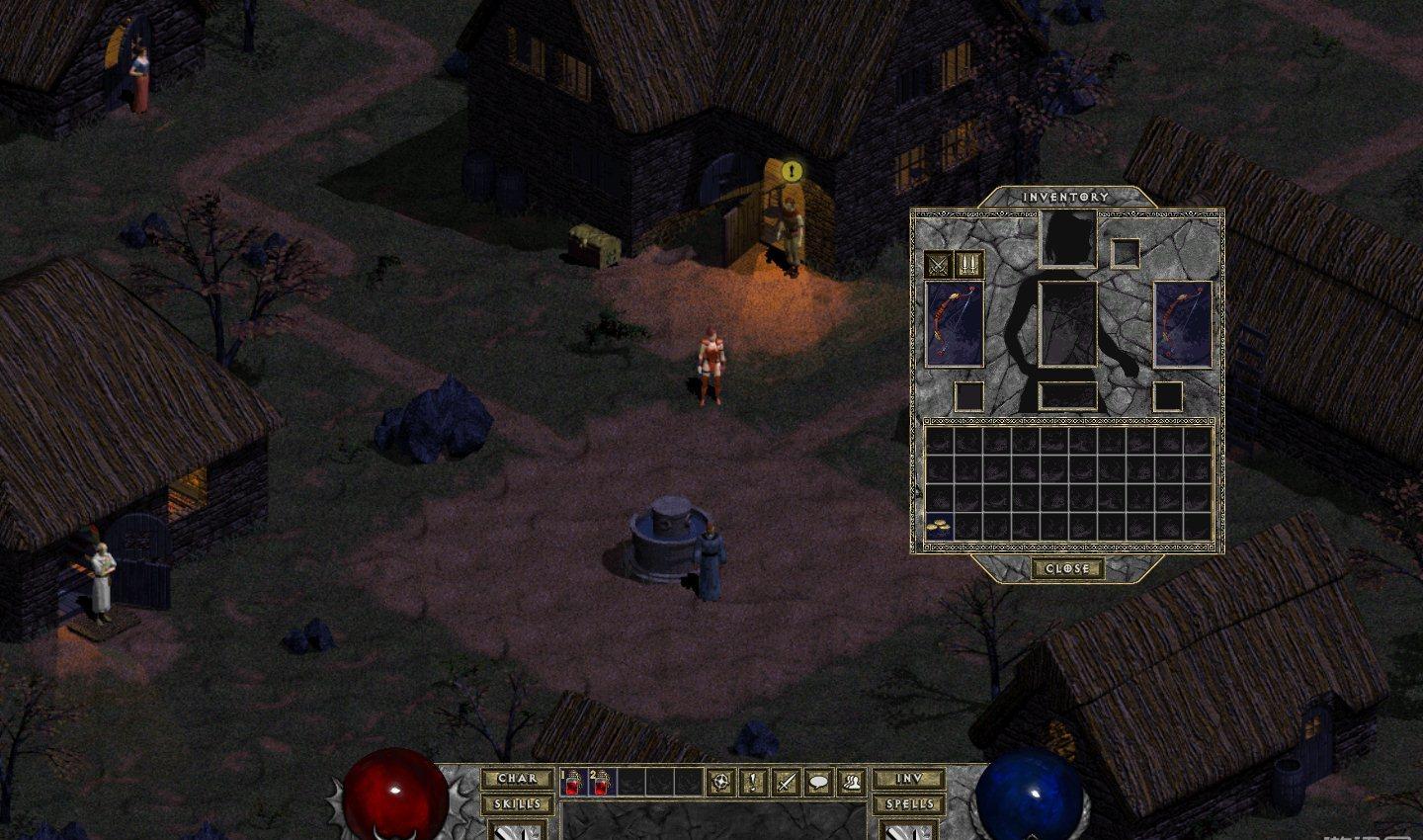Open the party players icon

(x=851, y=783)
